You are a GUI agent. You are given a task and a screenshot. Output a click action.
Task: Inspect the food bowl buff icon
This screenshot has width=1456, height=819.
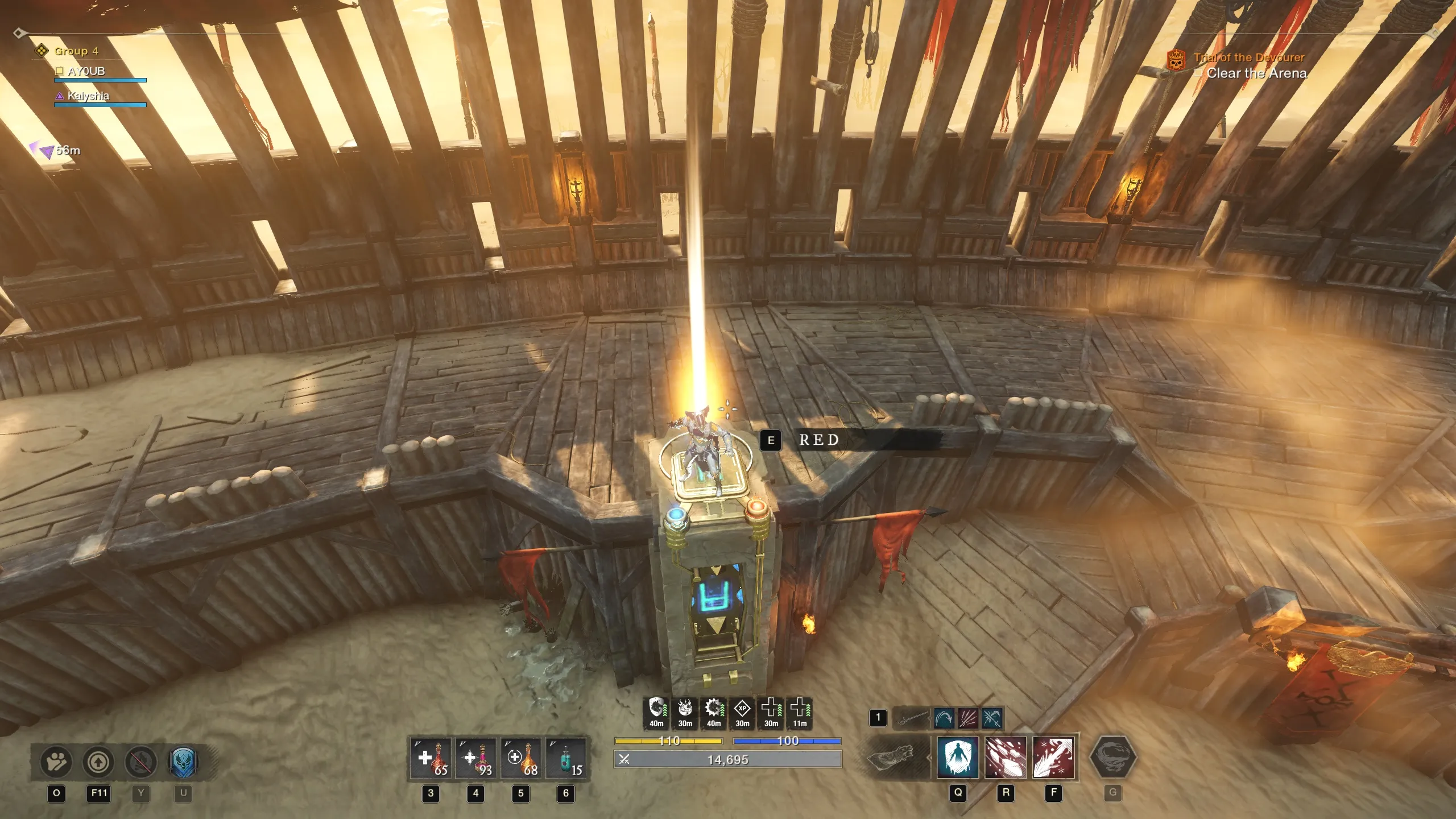pyautogui.click(x=685, y=709)
